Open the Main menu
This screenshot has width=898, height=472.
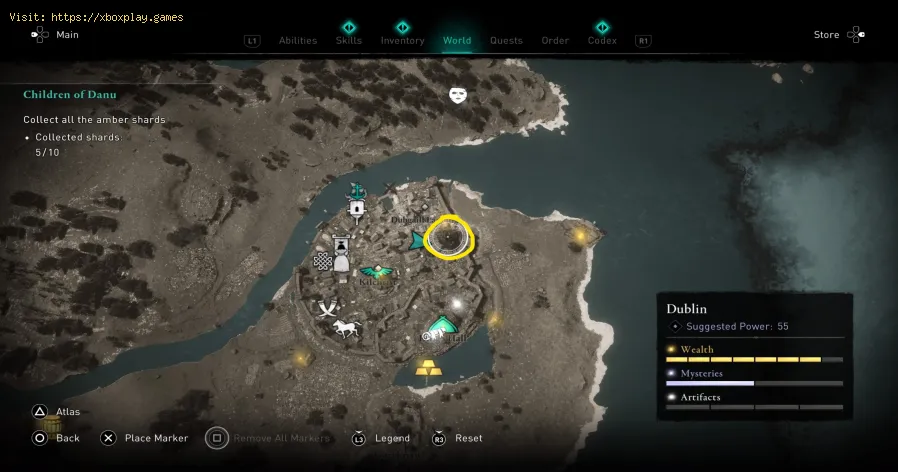click(67, 35)
